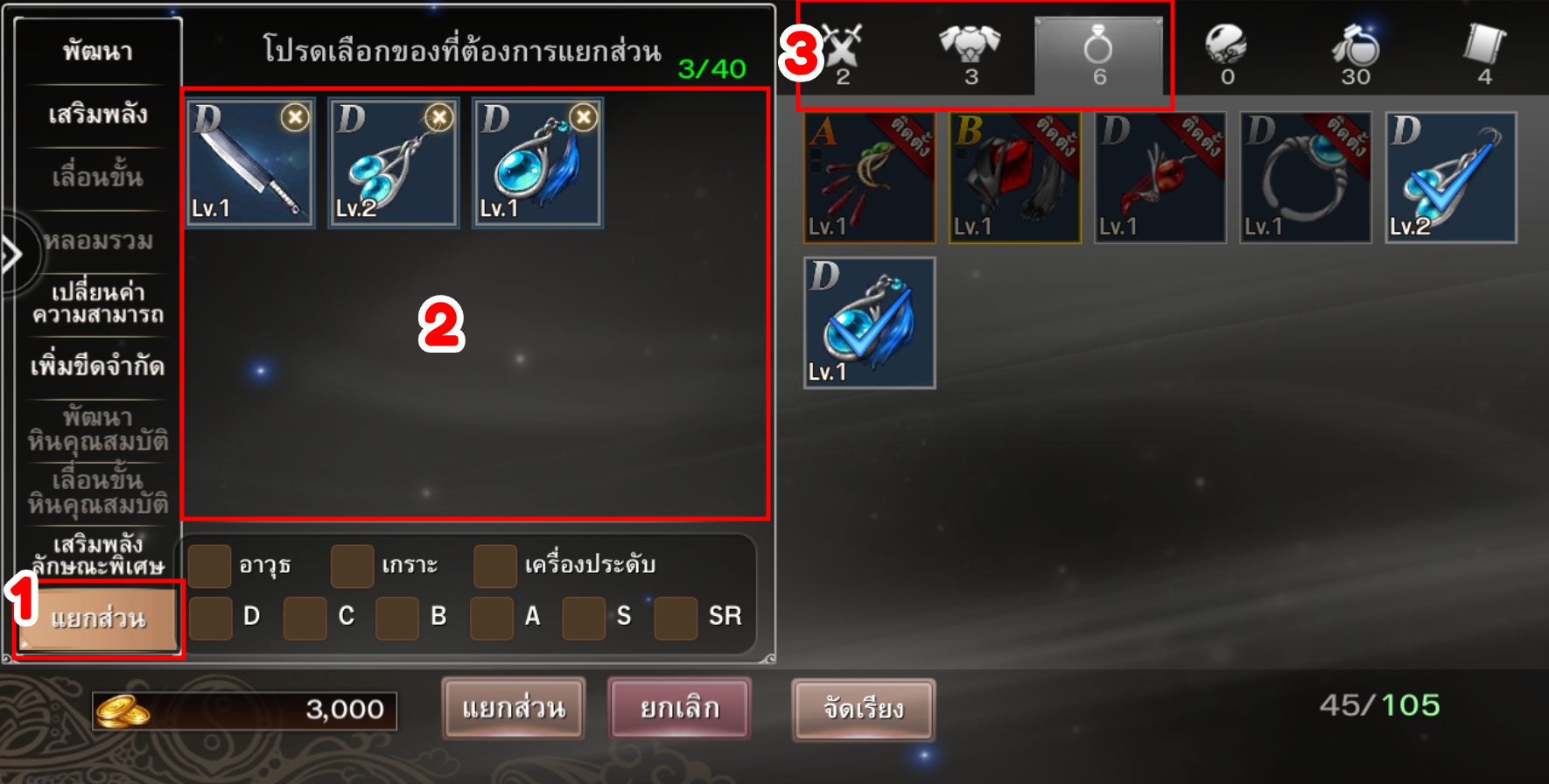Expand the side arrow on left edge
The height and width of the screenshot is (784, 1549).
tap(12, 255)
